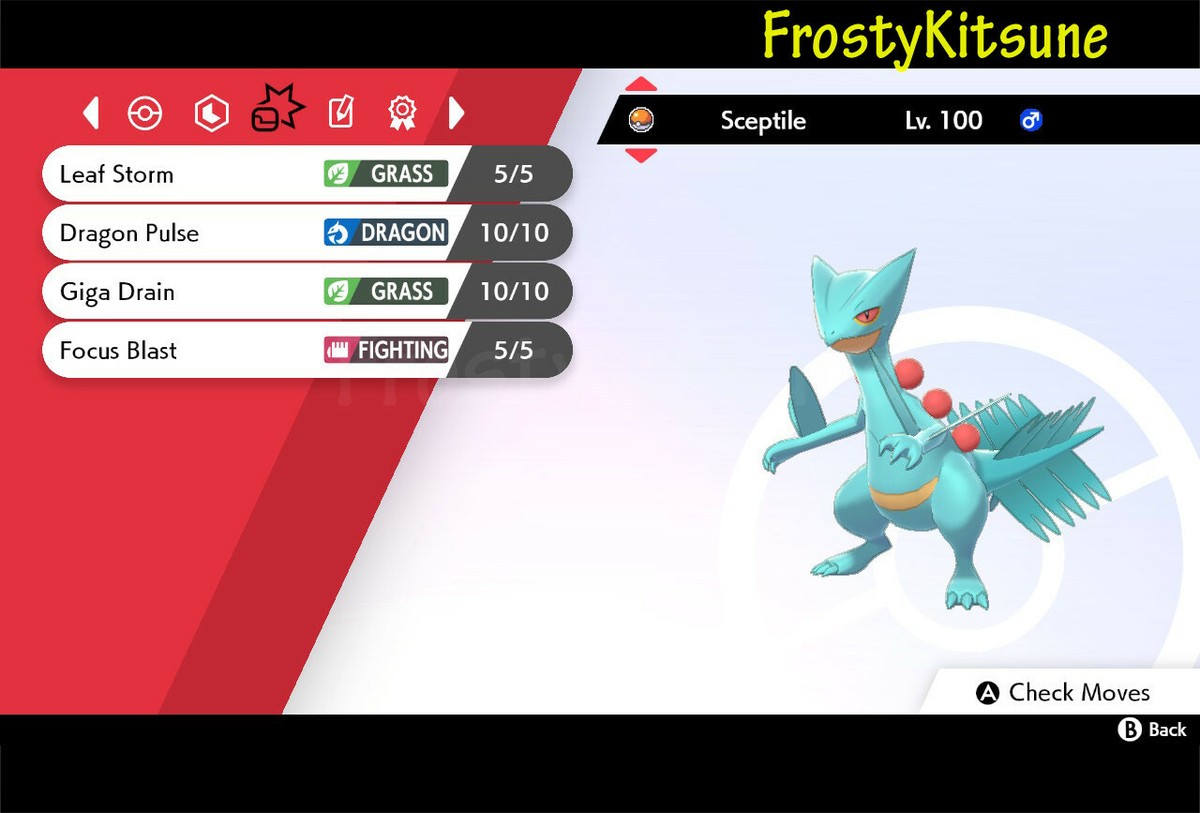This screenshot has height=813, width=1200.
Task: Go Back from the summary screen
Action: pos(1152,730)
